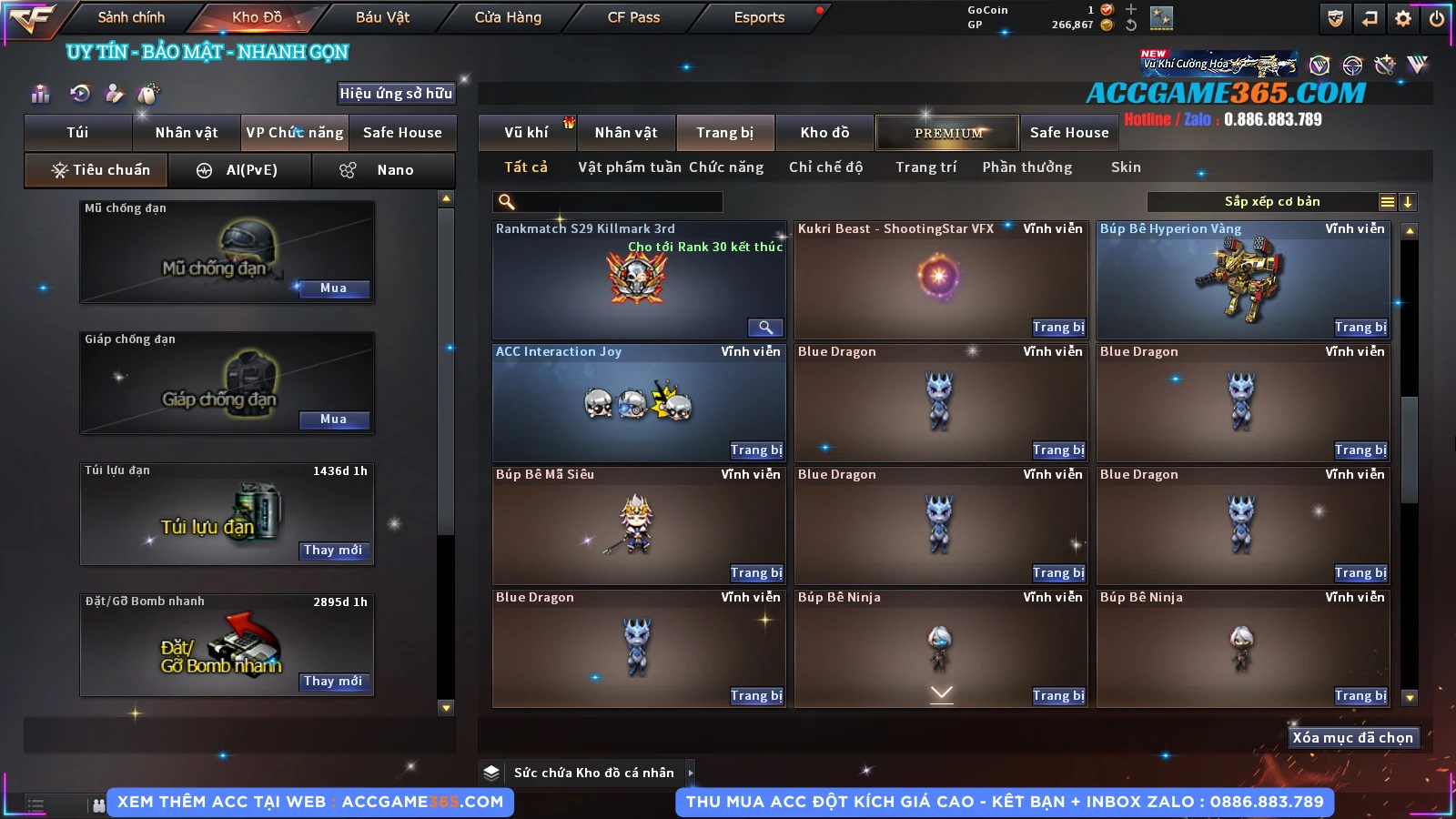
Task: Click Xóa mục đã chọn button
Action: 1352,738
